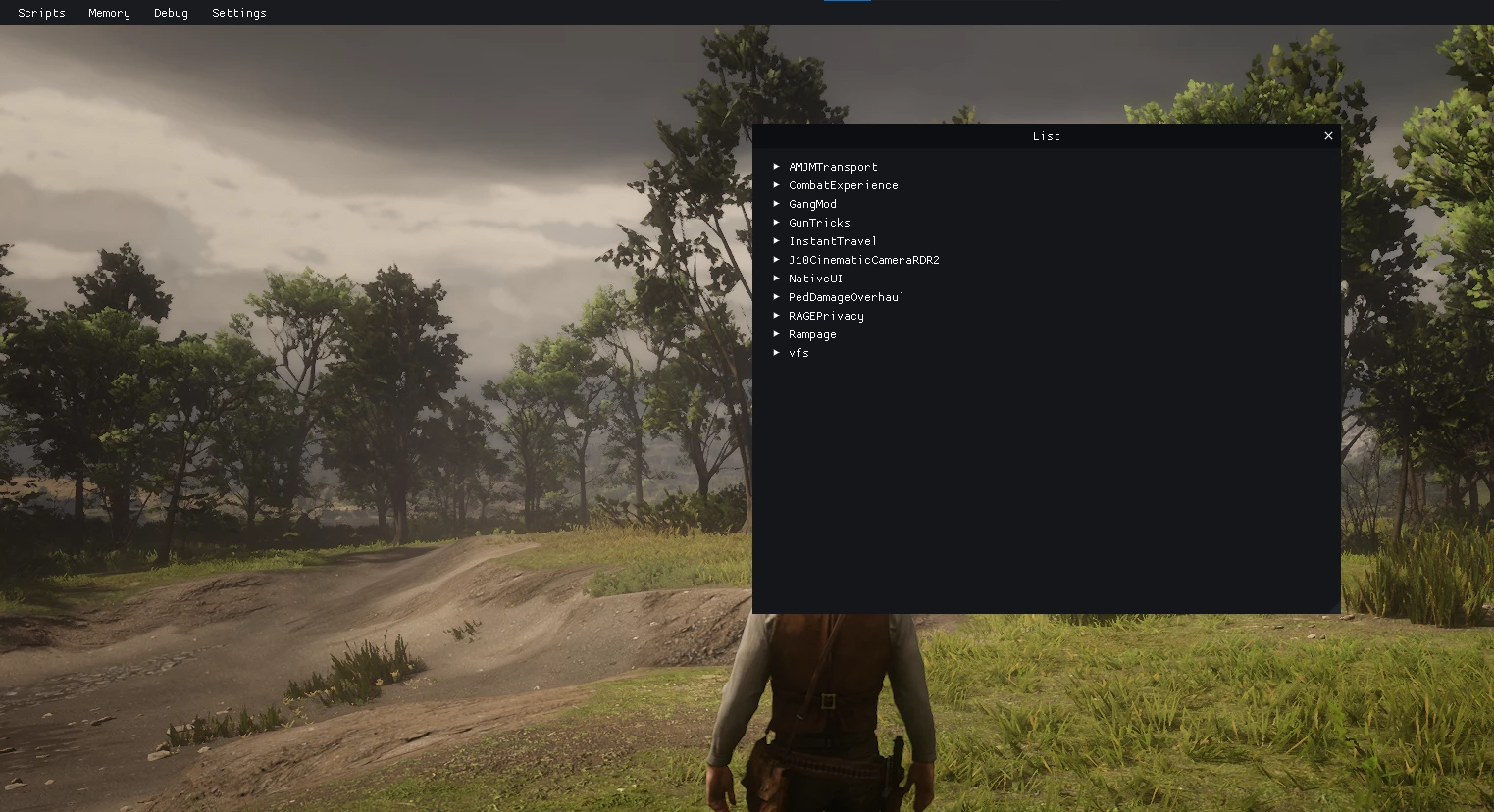Expand the RAGEPrivacy entry

pos(777,316)
